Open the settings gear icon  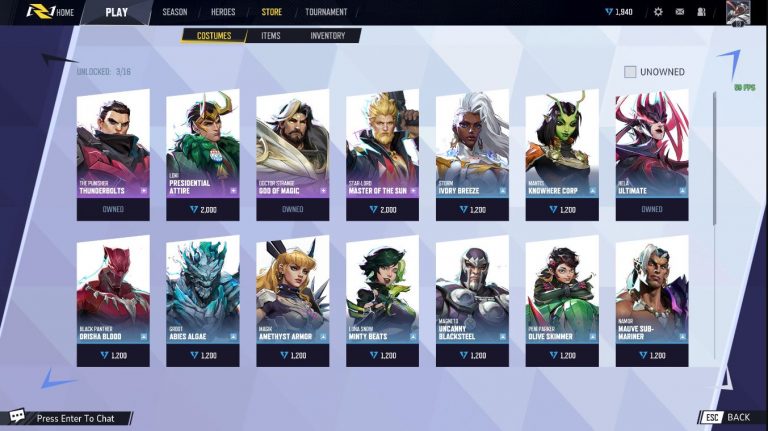tap(658, 12)
